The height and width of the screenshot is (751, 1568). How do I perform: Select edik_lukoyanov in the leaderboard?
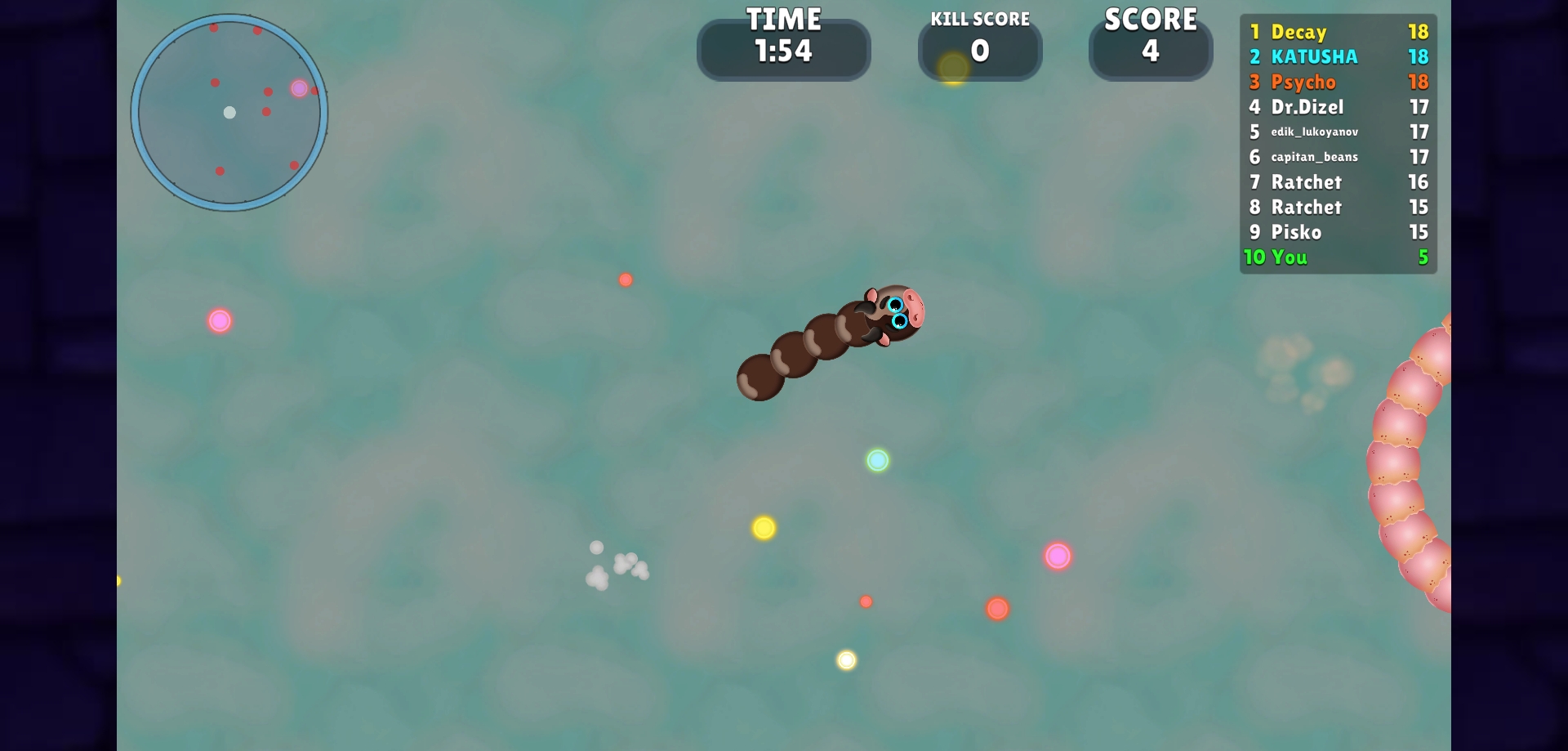click(x=1338, y=132)
